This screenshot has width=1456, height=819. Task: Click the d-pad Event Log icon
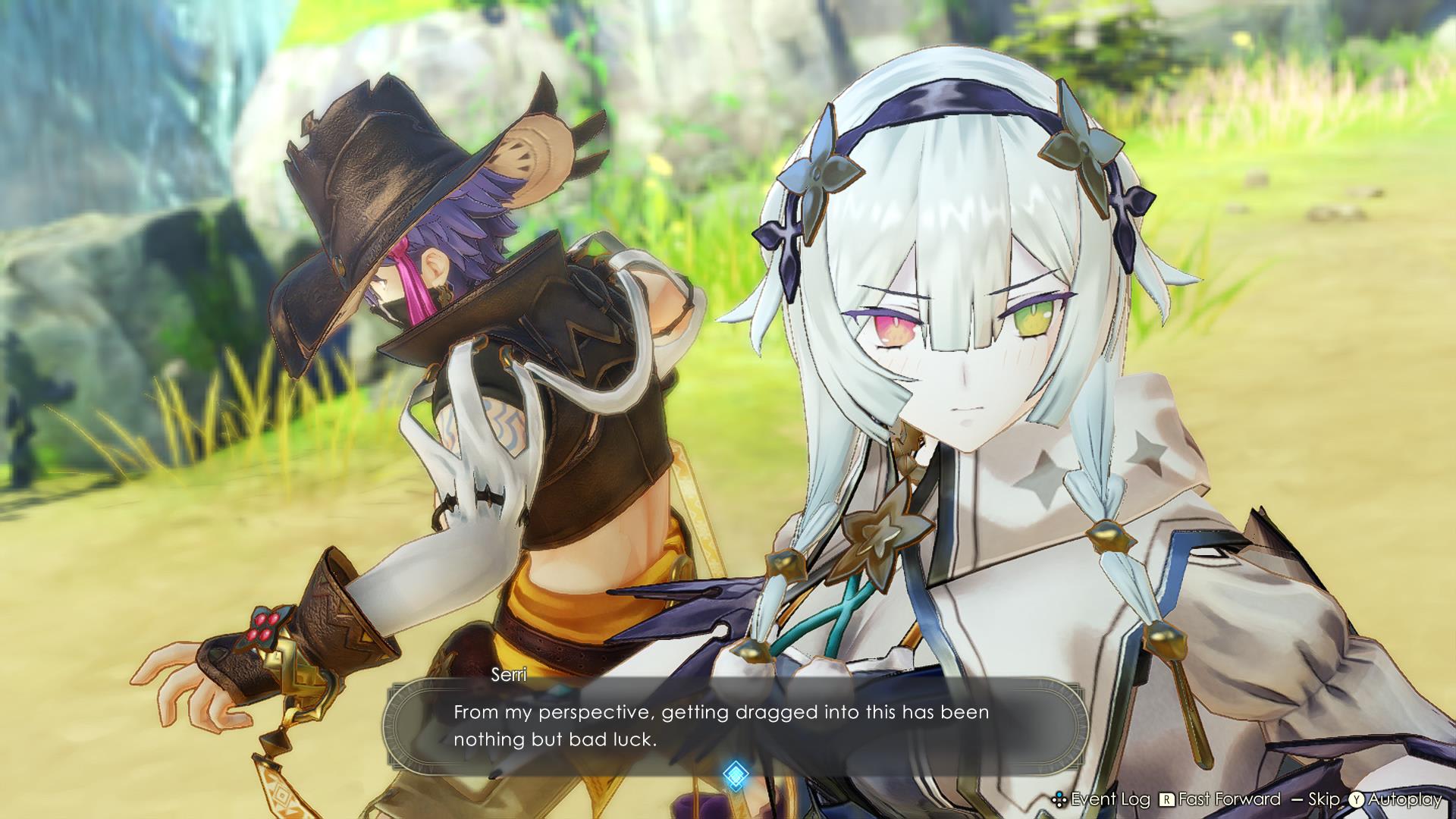point(1060,799)
